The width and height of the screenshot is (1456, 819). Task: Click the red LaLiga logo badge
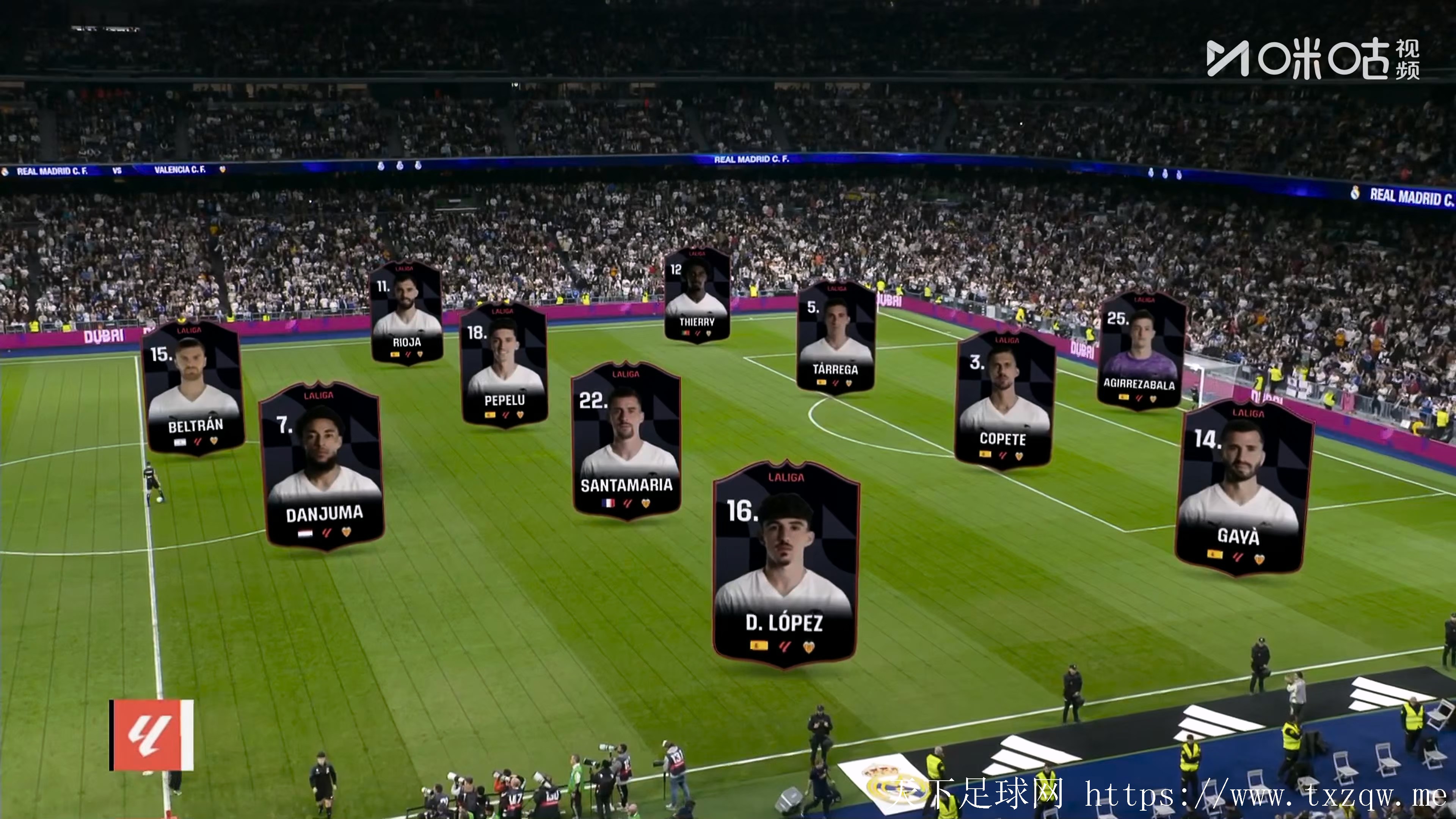click(x=152, y=735)
